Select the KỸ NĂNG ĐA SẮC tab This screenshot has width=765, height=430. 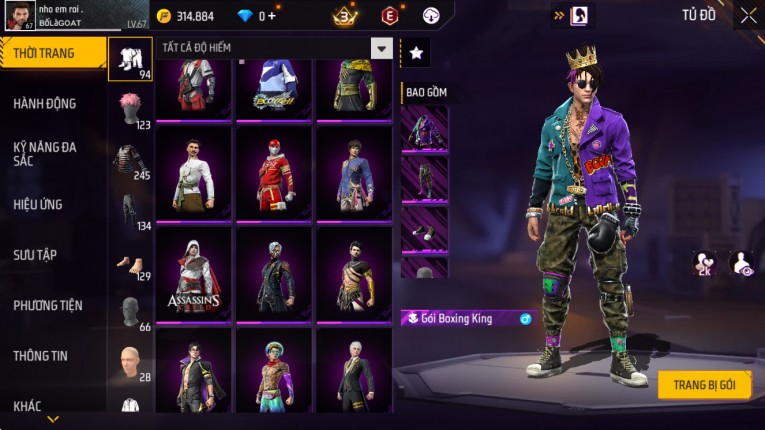(x=45, y=153)
